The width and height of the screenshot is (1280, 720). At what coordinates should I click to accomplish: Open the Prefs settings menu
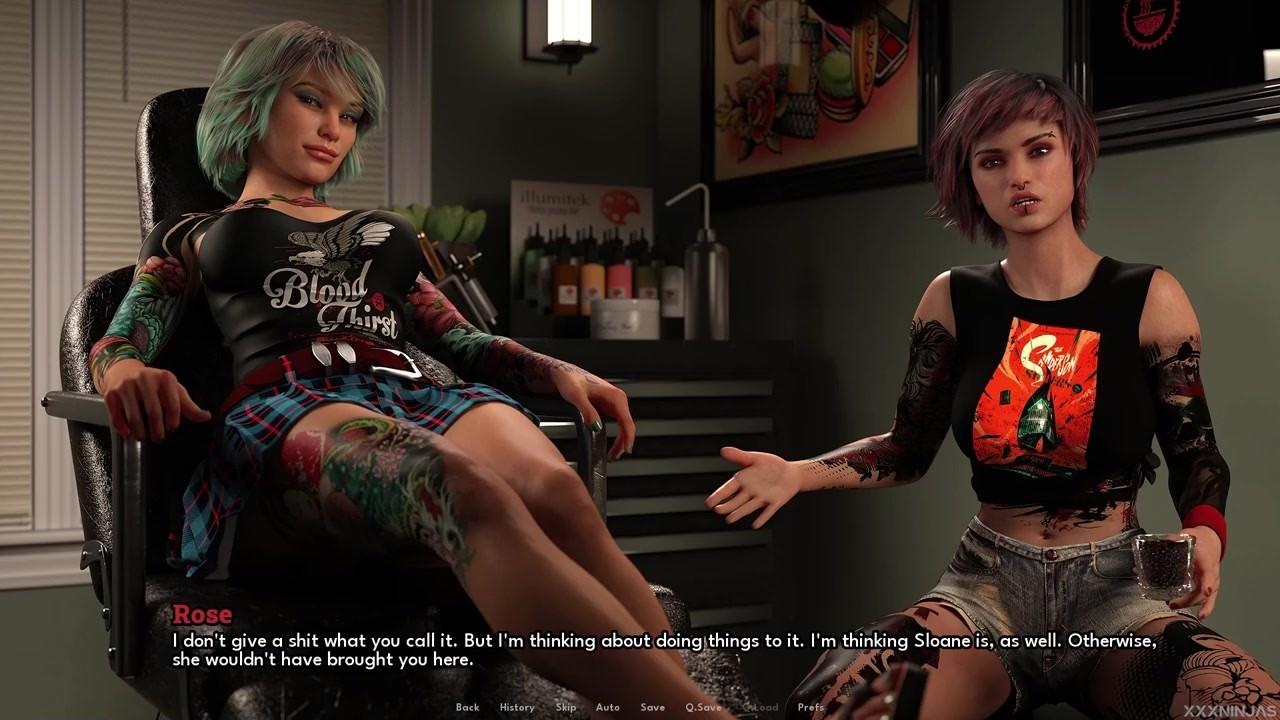pos(811,707)
